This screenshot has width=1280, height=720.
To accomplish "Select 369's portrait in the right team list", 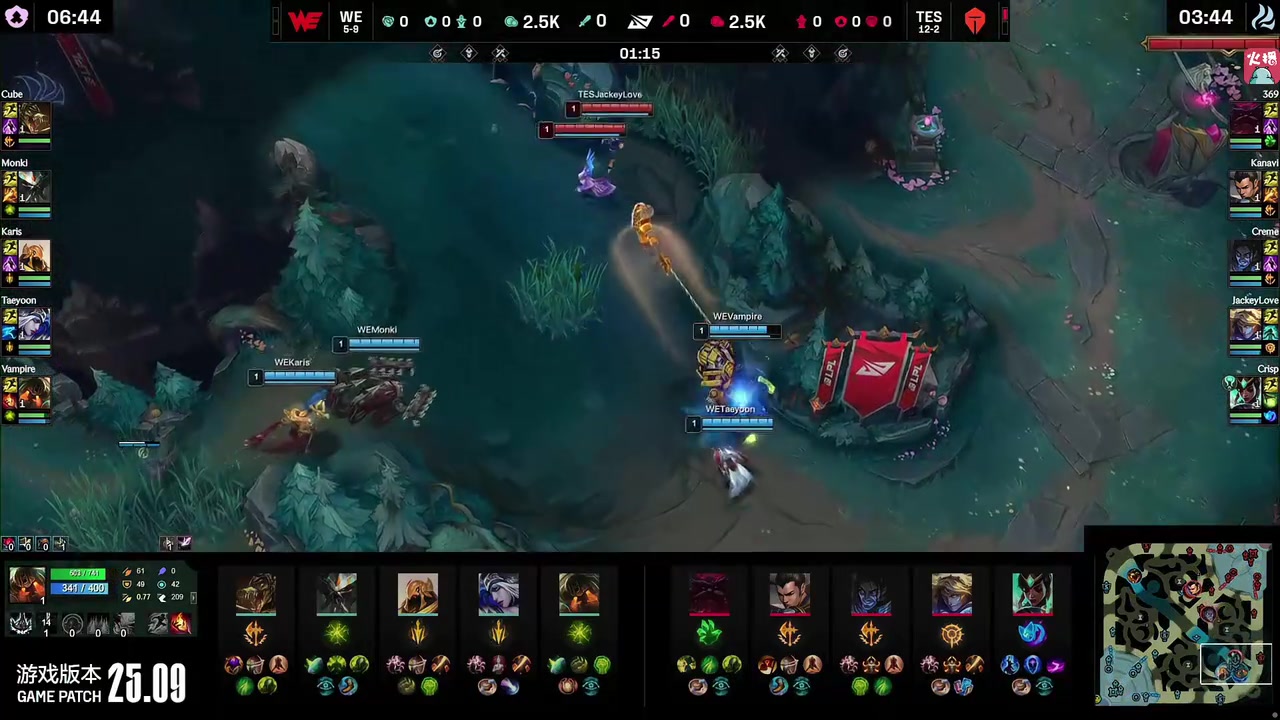I will coord(1246,119).
